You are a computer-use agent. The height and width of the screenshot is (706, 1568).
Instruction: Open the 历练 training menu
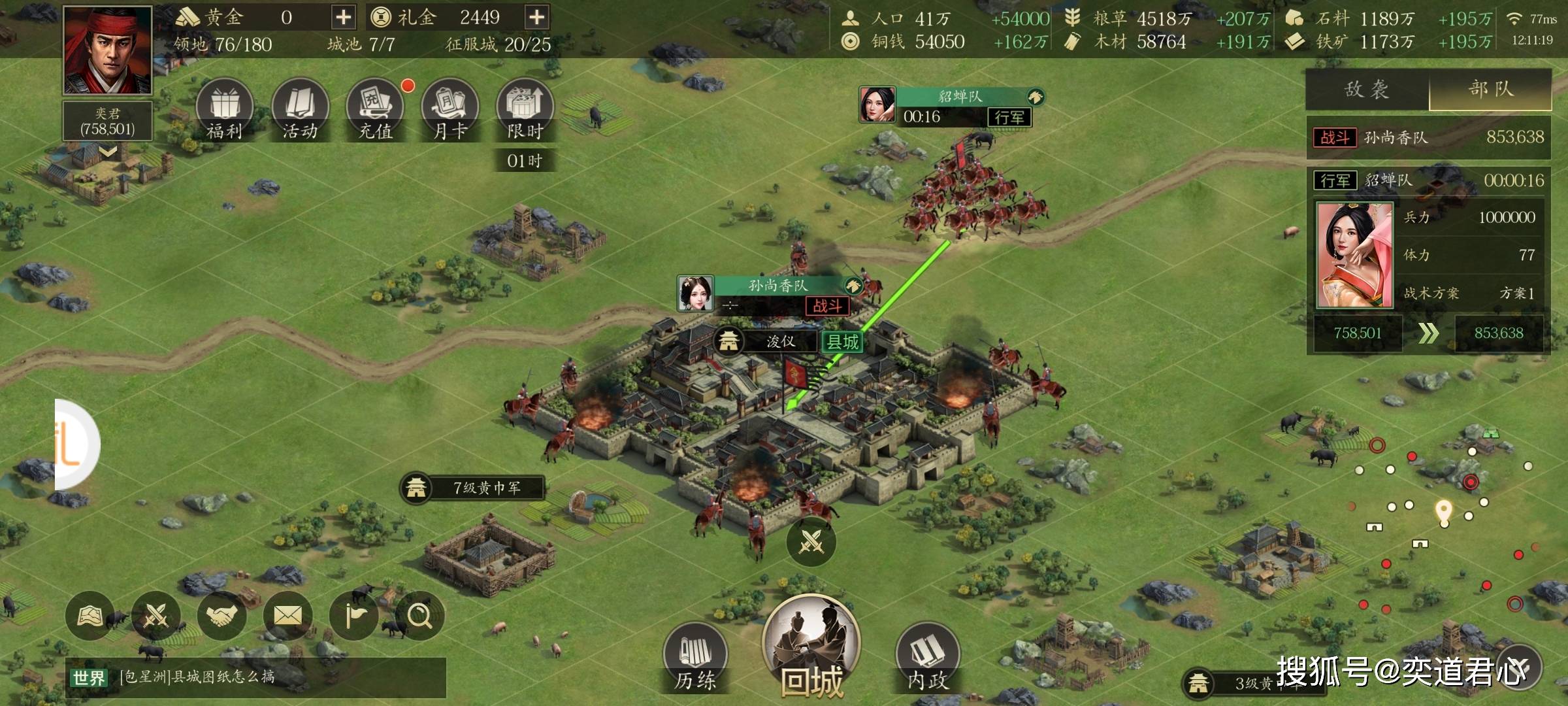tap(695, 657)
